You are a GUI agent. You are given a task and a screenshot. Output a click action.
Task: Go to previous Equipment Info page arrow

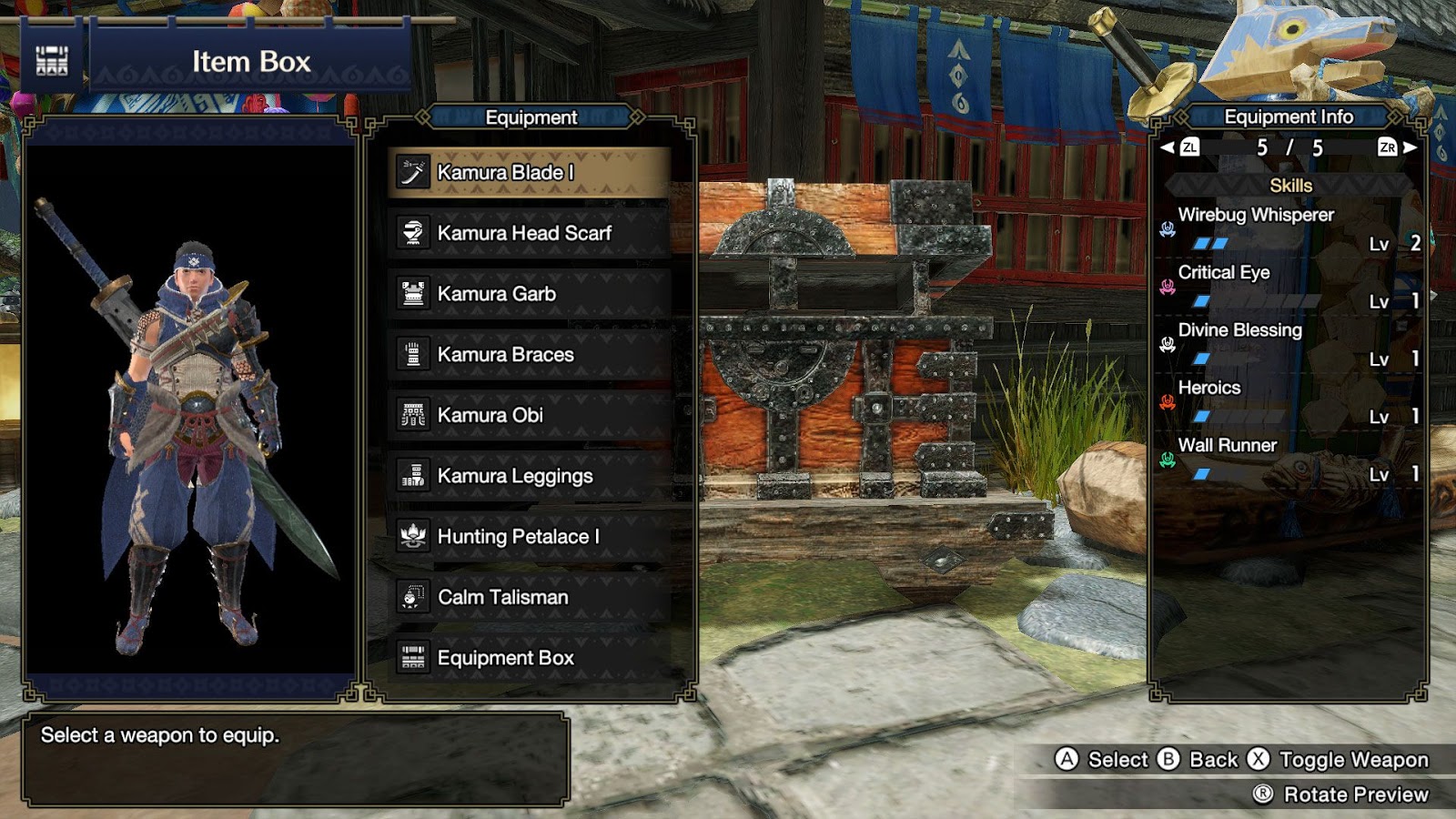tap(1168, 147)
